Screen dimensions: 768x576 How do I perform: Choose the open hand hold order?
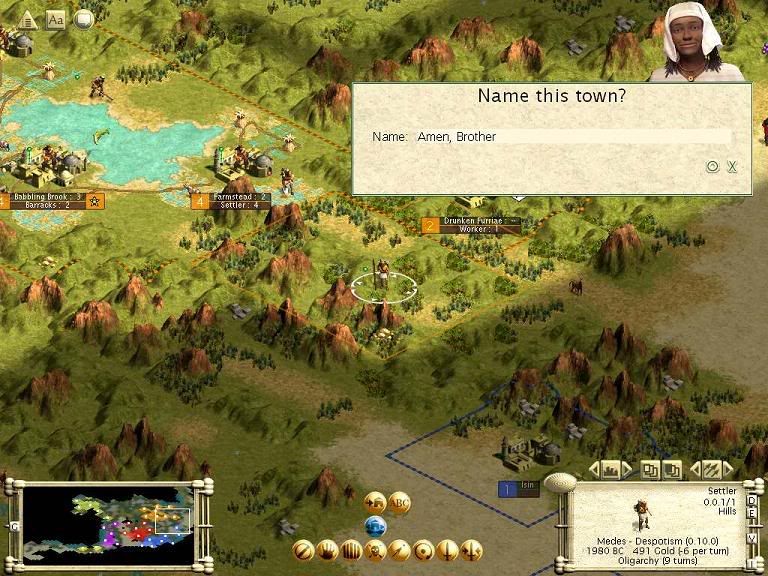327,550
